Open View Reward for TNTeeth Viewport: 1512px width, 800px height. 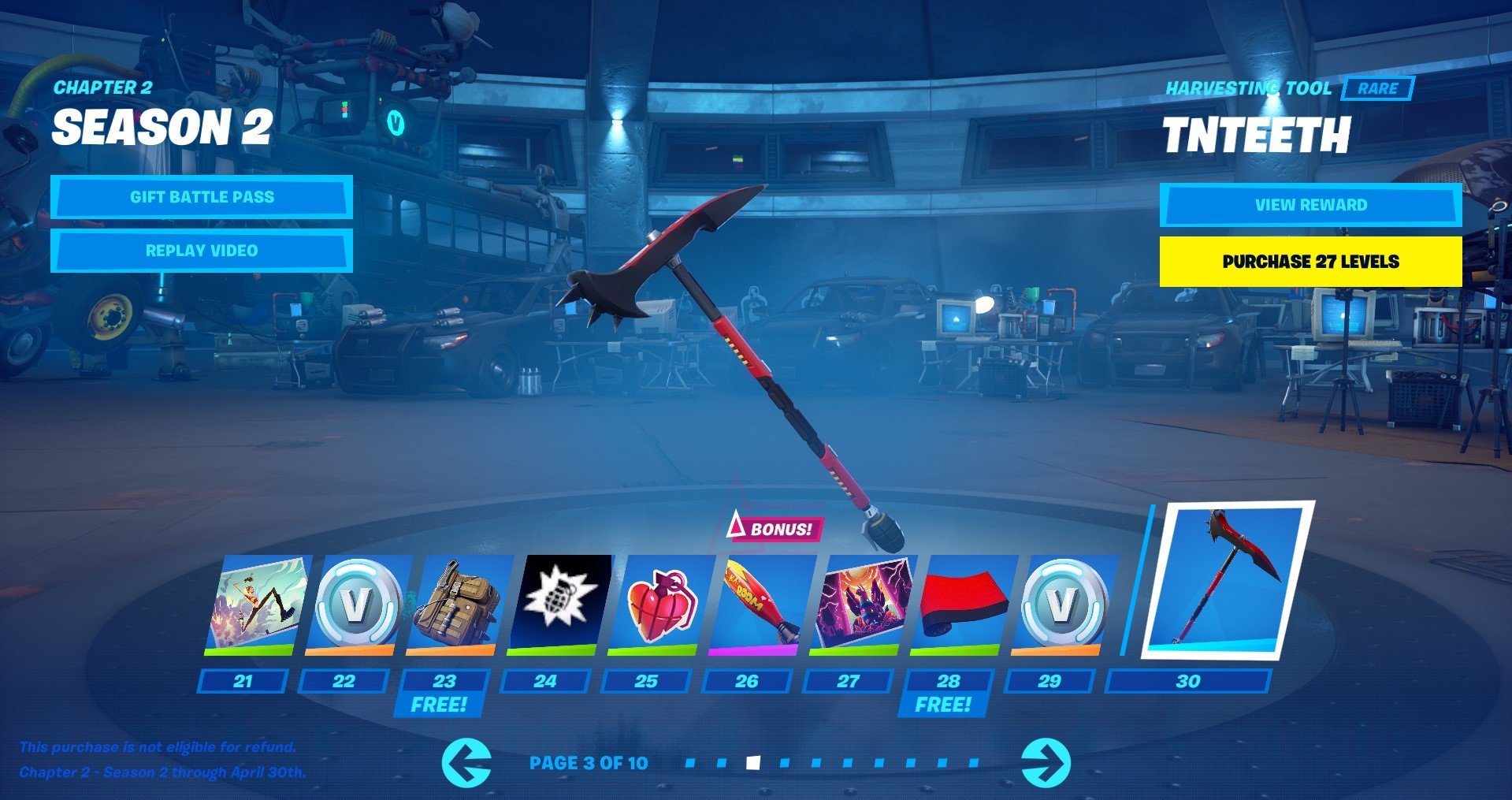(x=1310, y=205)
